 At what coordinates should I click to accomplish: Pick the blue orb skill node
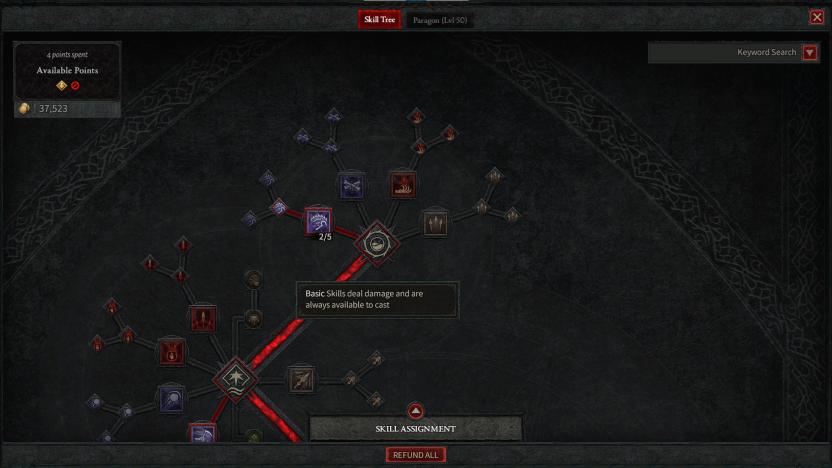coord(171,400)
